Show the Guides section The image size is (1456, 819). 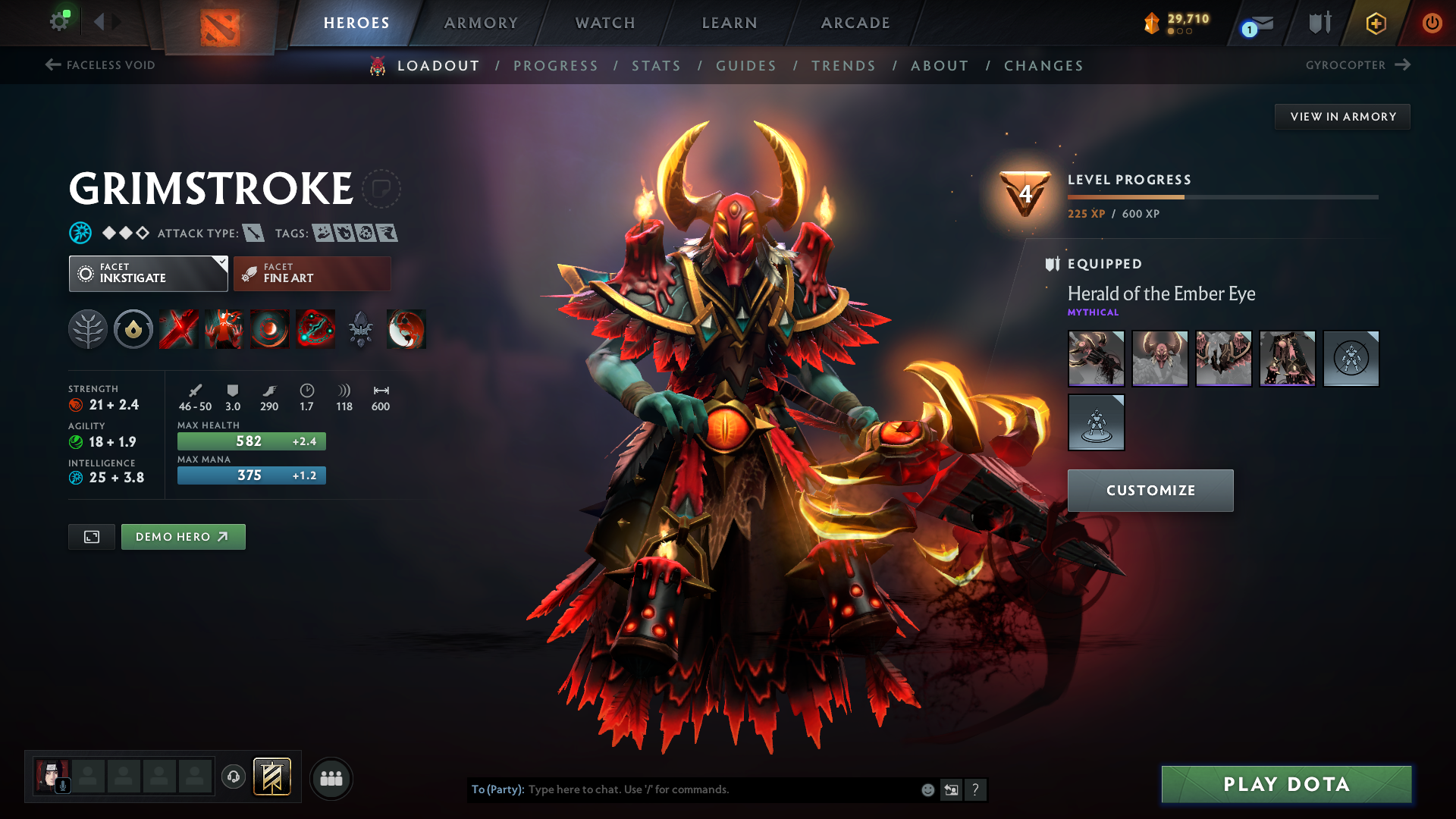(x=746, y=66)
